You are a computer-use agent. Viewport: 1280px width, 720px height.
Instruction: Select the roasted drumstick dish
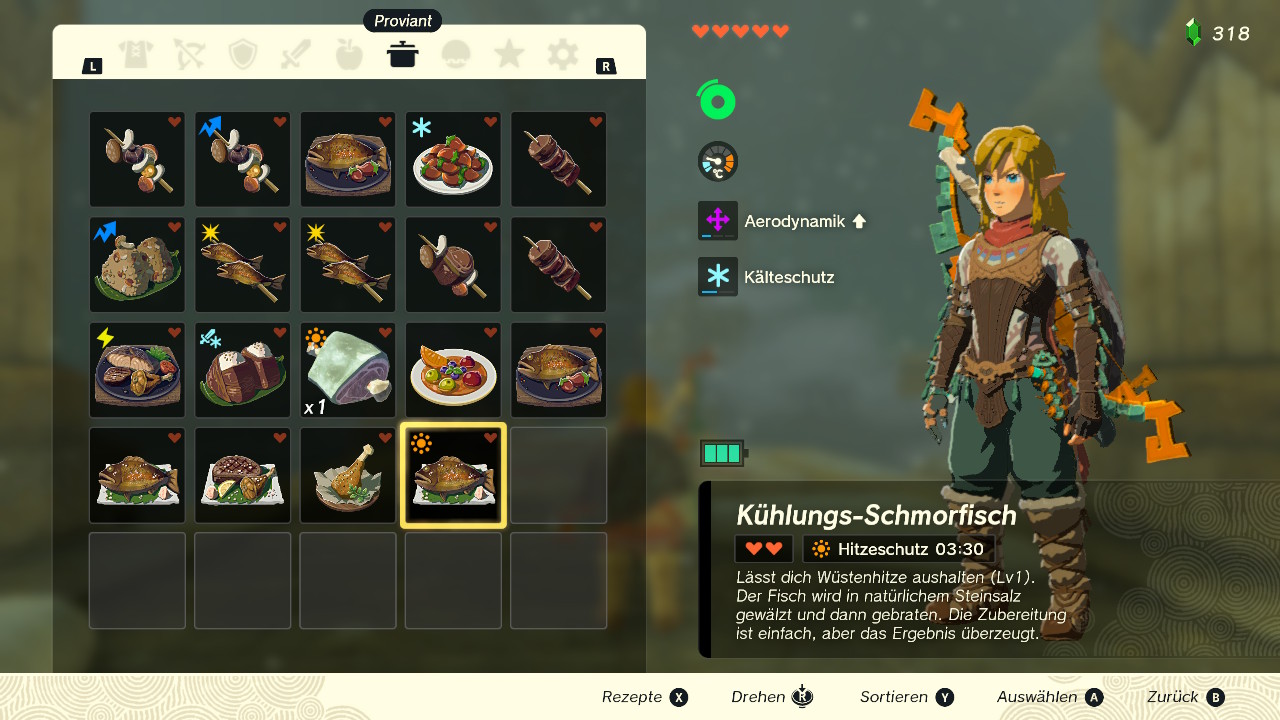click(348, 475)
